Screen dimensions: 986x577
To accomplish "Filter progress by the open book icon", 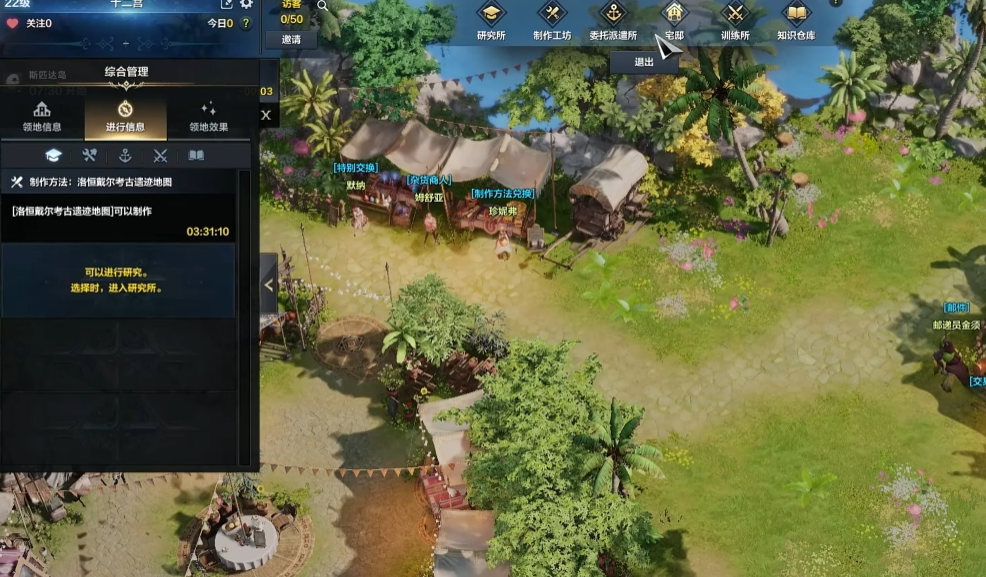I will 196,155.
